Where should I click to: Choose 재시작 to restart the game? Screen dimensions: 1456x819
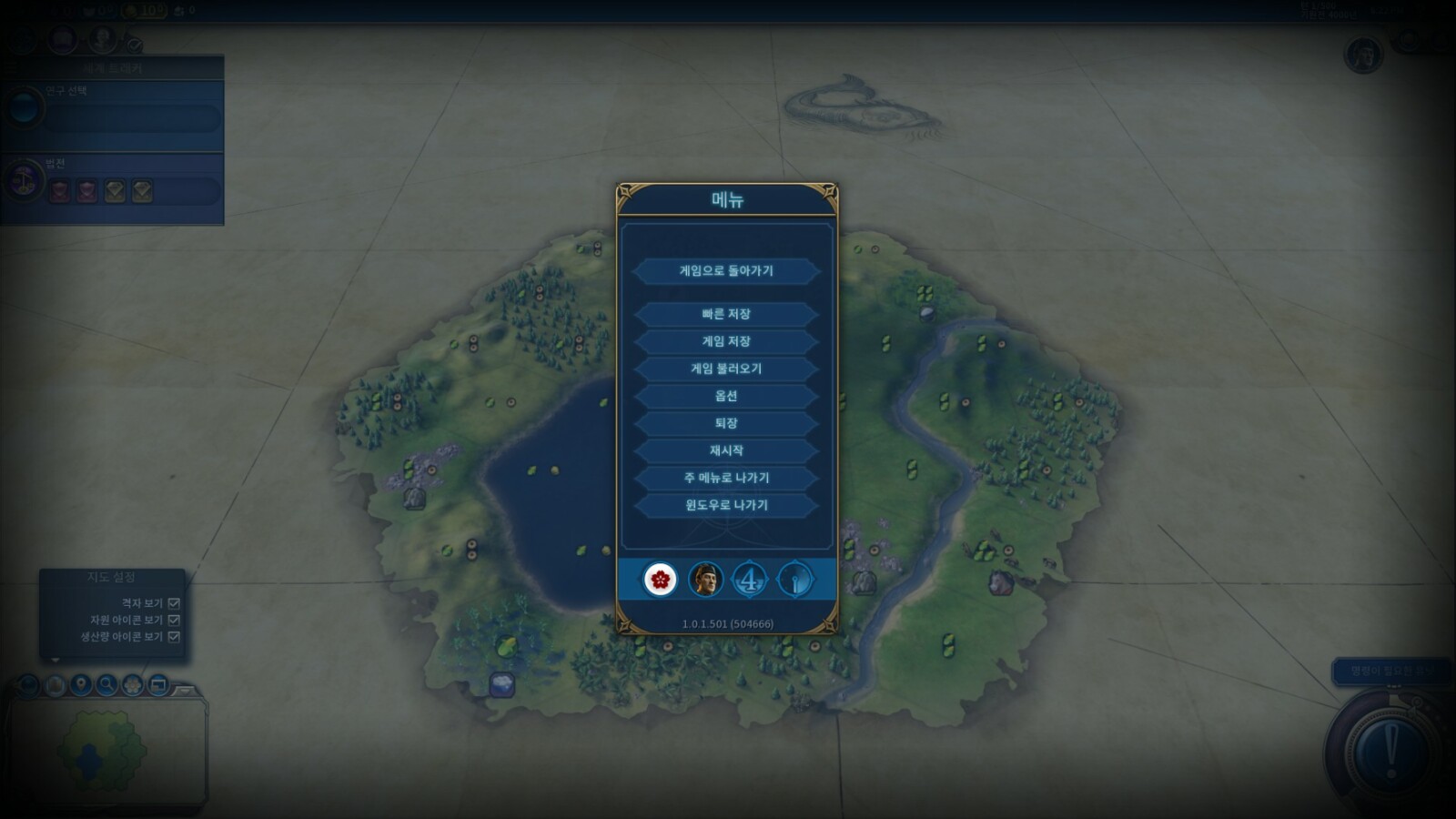point(726,450)
